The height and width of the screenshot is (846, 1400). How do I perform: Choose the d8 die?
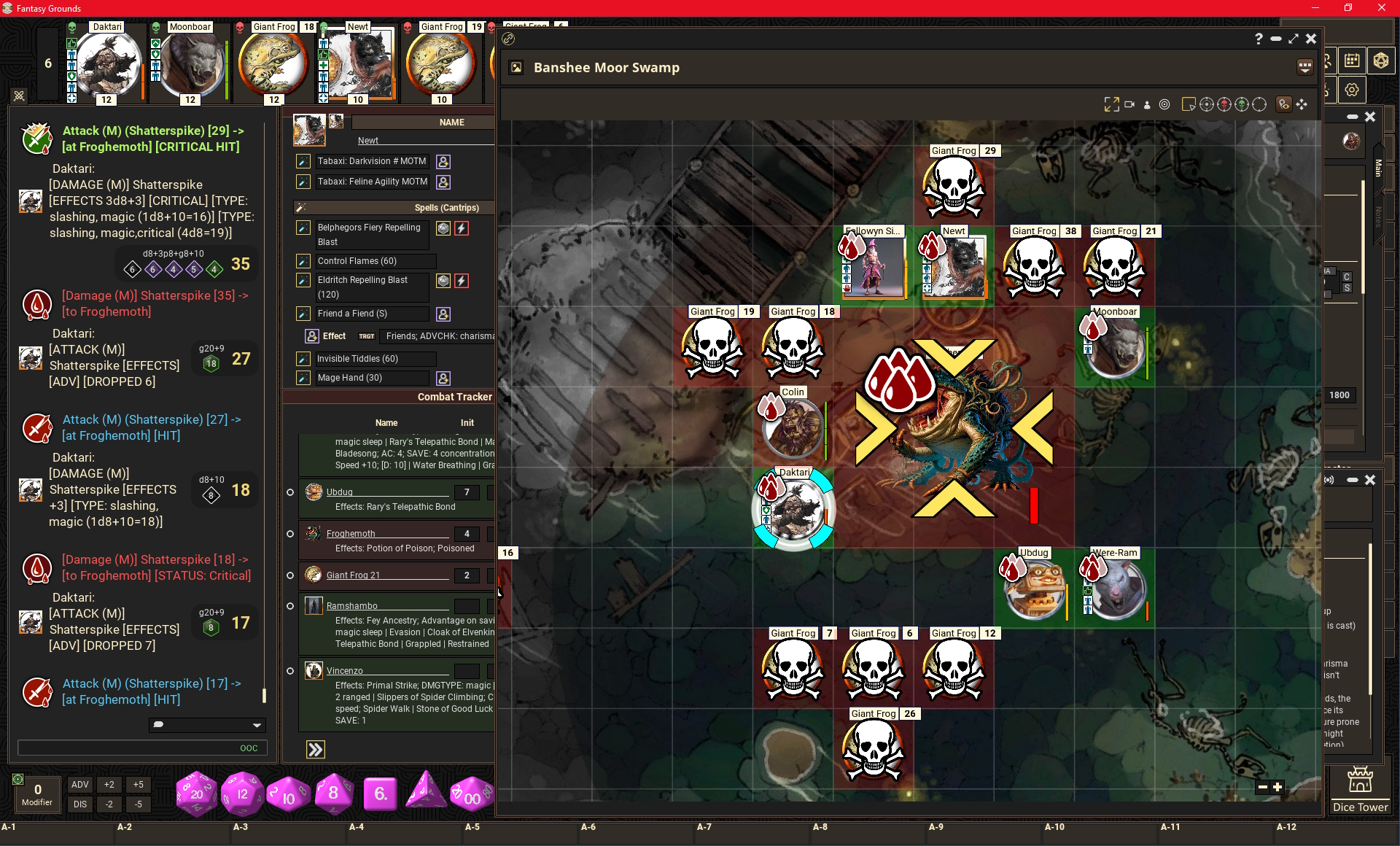(x=333, y=793)
